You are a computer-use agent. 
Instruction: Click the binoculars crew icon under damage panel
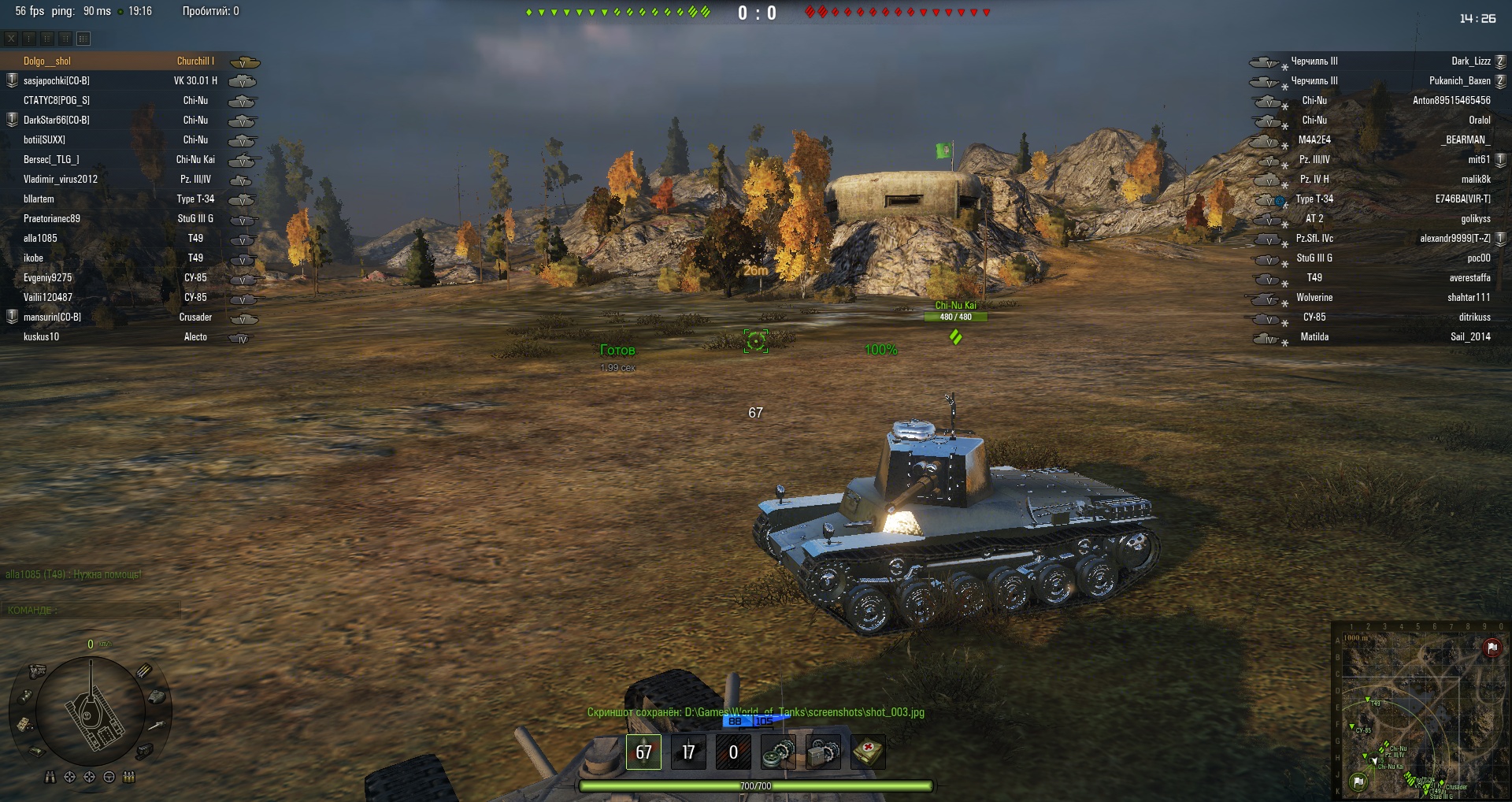click(50, 778)
